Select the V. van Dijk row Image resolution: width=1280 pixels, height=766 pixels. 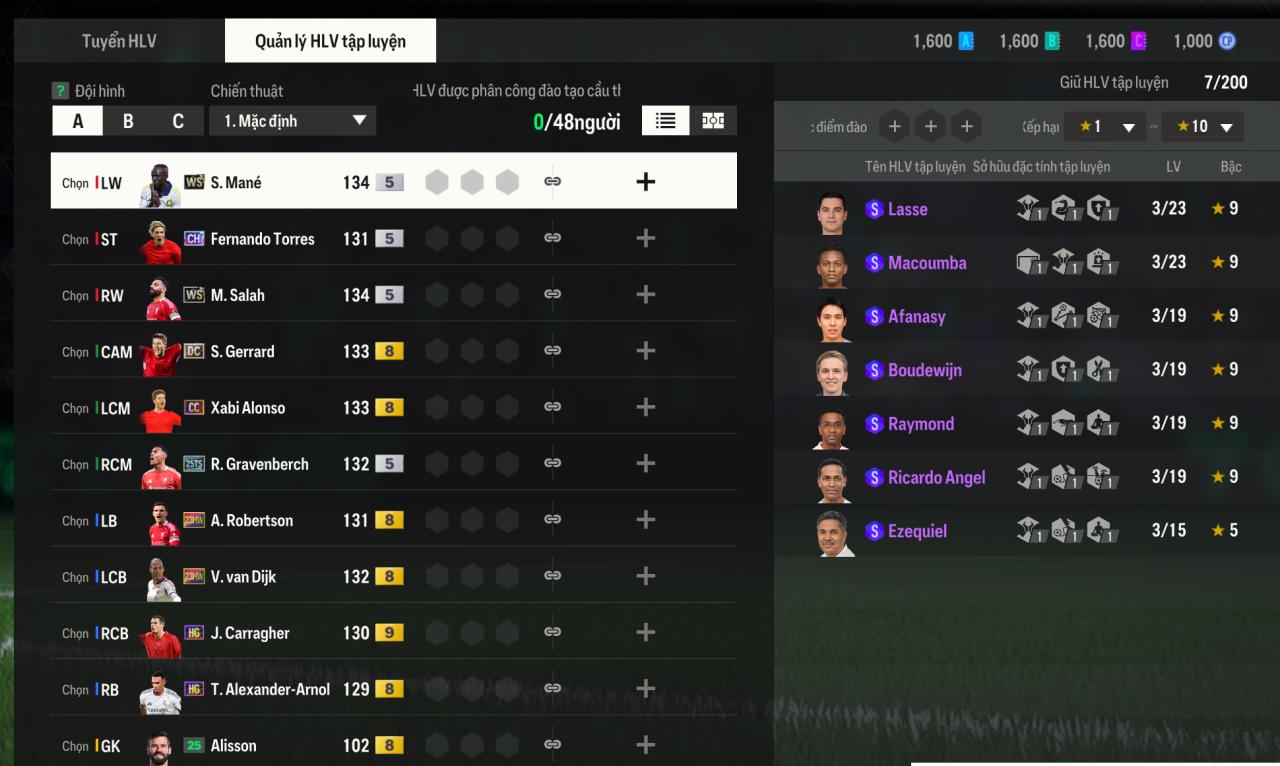coord(243,577)
